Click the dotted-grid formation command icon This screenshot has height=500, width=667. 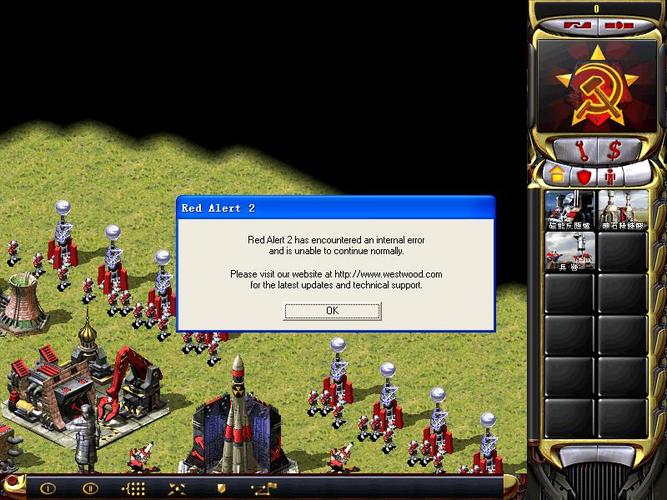click(133, 489)
